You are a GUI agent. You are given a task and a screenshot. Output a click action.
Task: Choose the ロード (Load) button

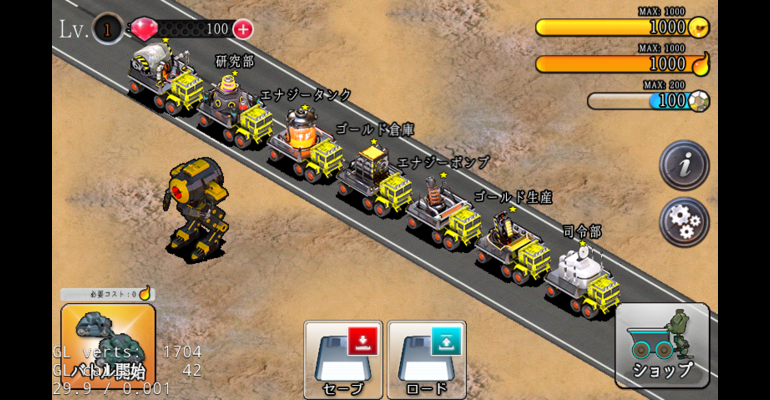click(x=426, y=358)
